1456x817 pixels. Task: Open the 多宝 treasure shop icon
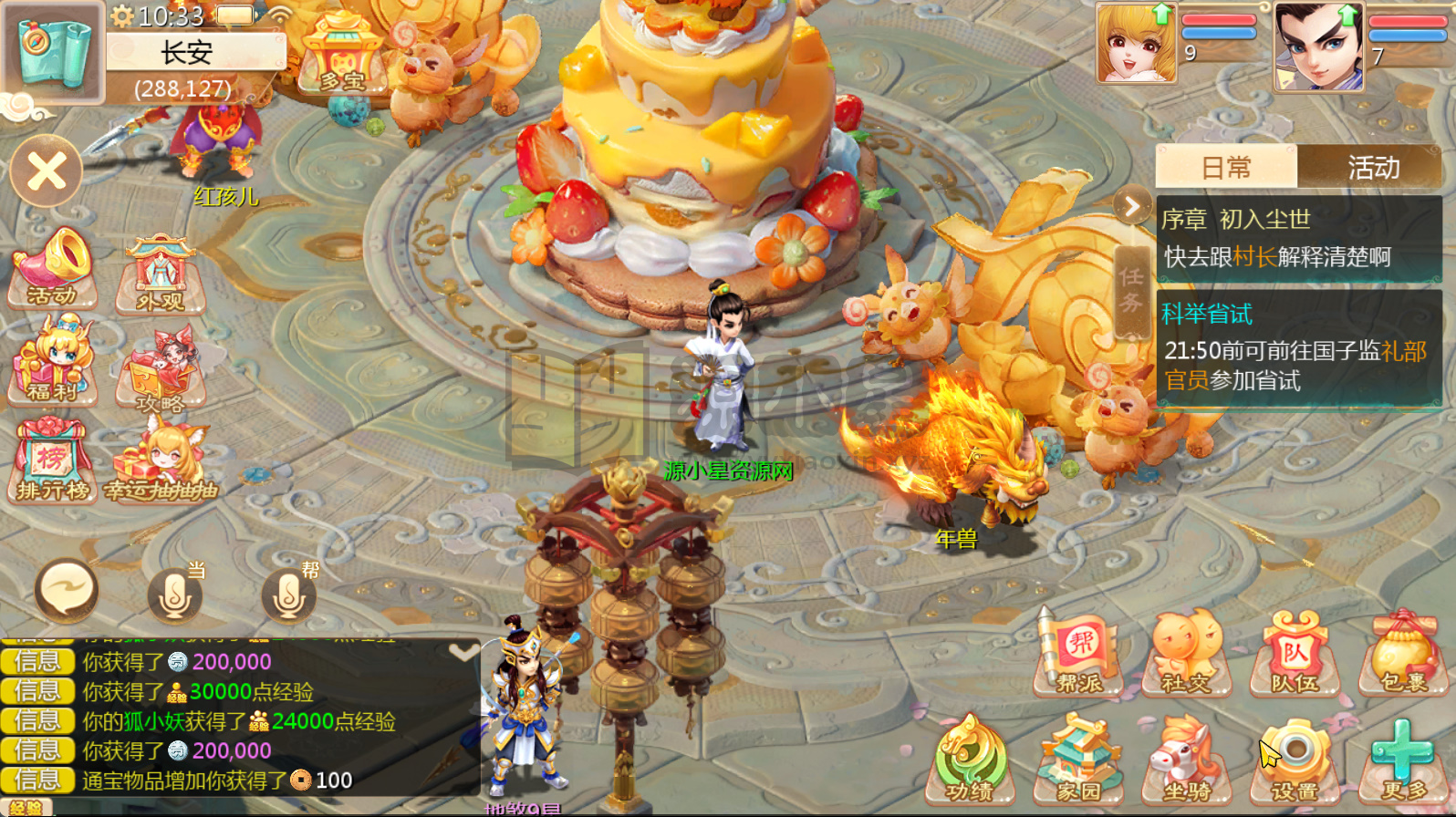(343, 55)
